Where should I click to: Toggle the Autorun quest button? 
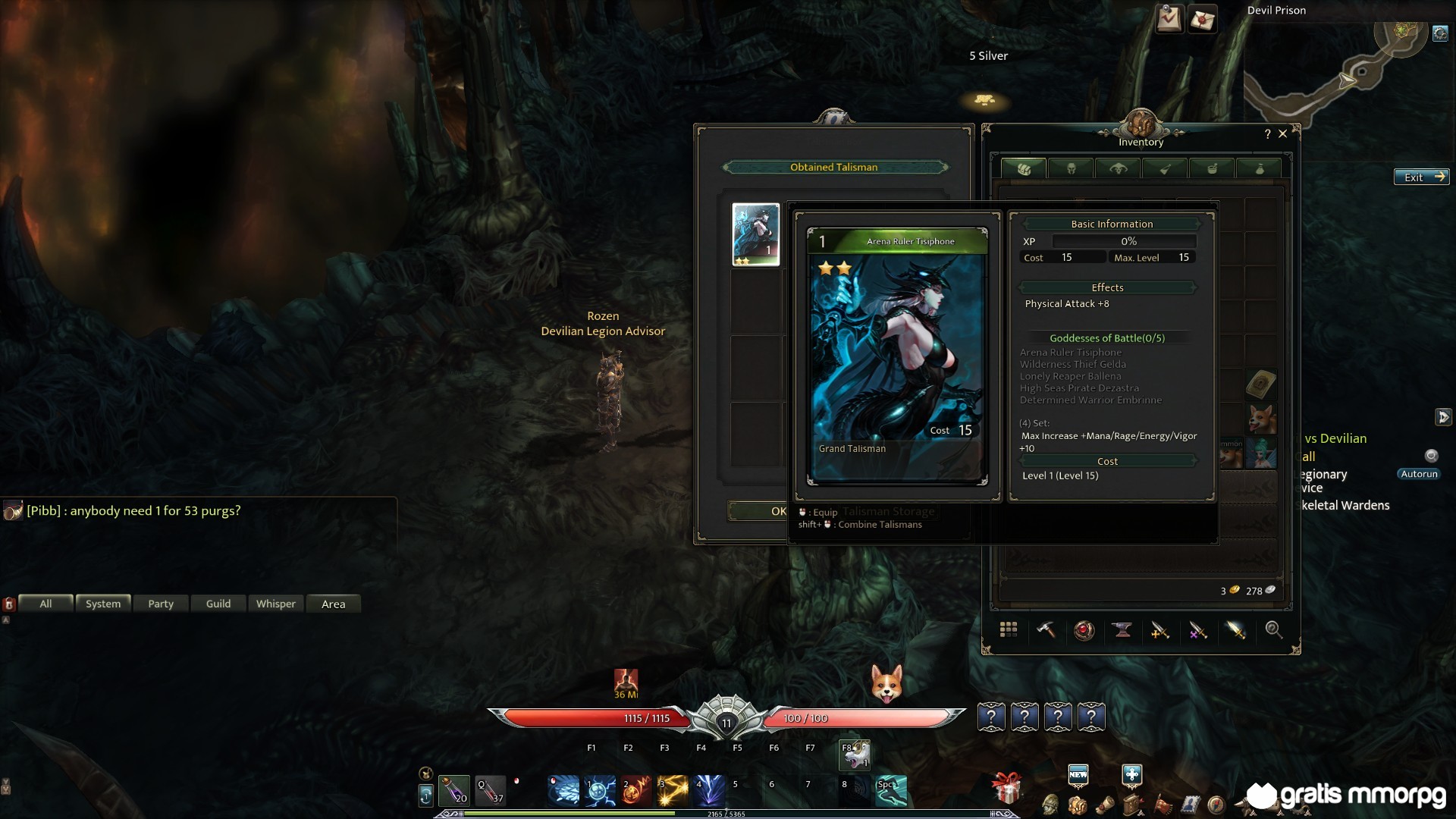pyautogui.click(x=1419, y=474)
